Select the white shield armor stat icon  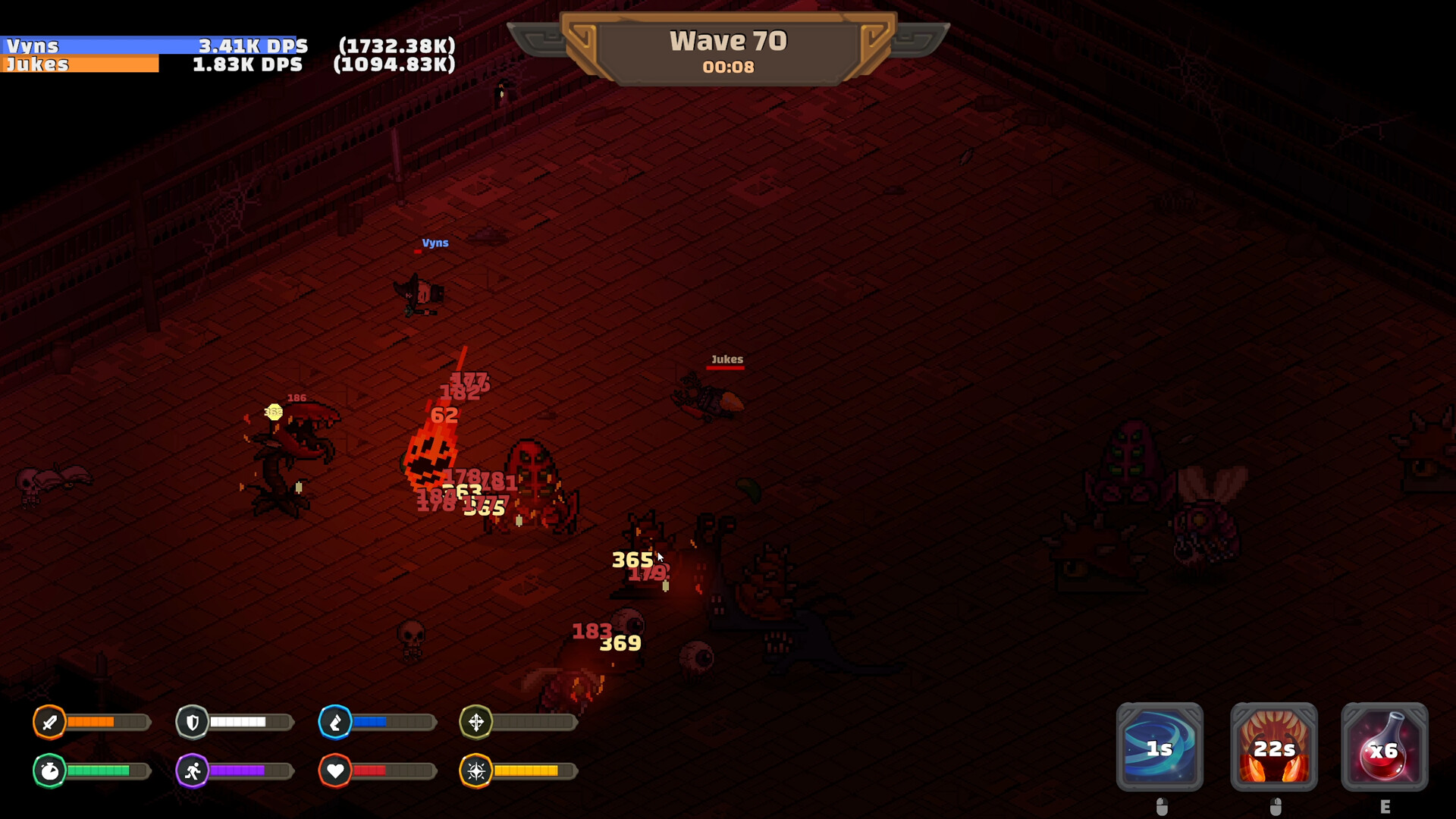193,722
